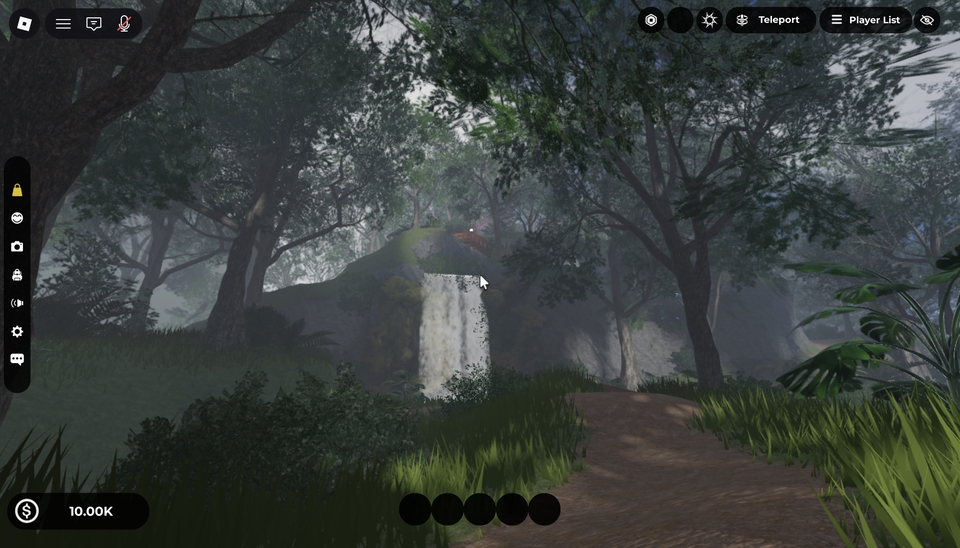Click the speech bubble sidebar icon
Screen dimensions: 960x548
coord(17,359)
